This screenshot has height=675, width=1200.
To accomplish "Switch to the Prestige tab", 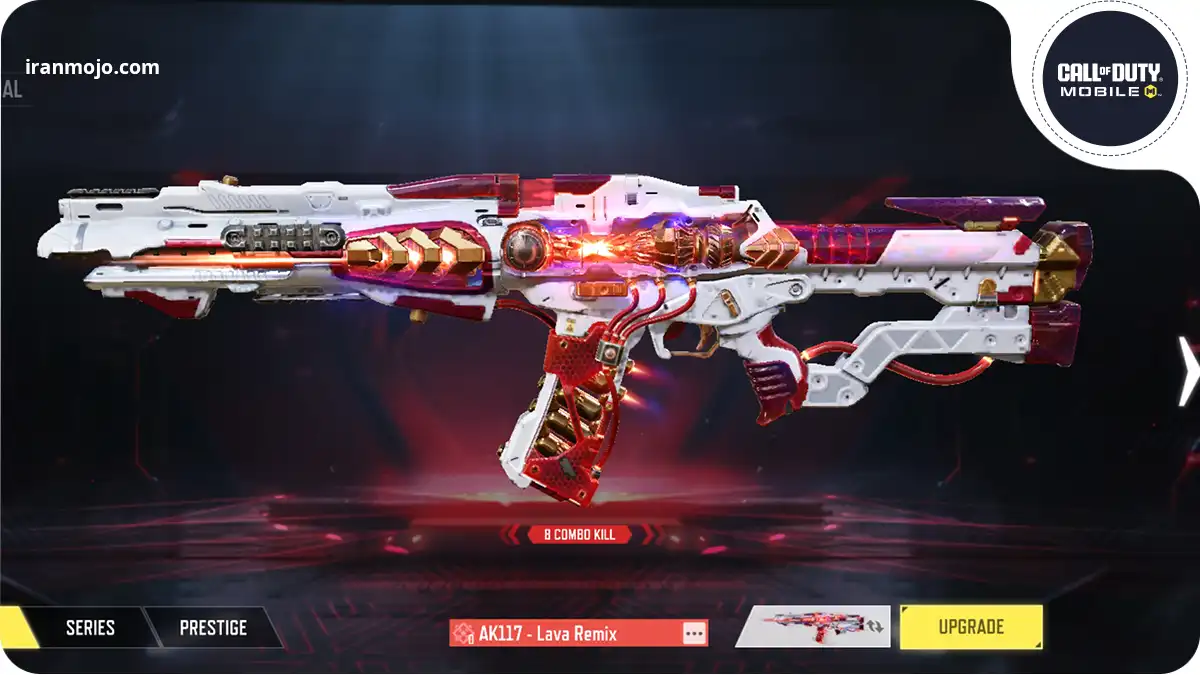I will (212, 628).
